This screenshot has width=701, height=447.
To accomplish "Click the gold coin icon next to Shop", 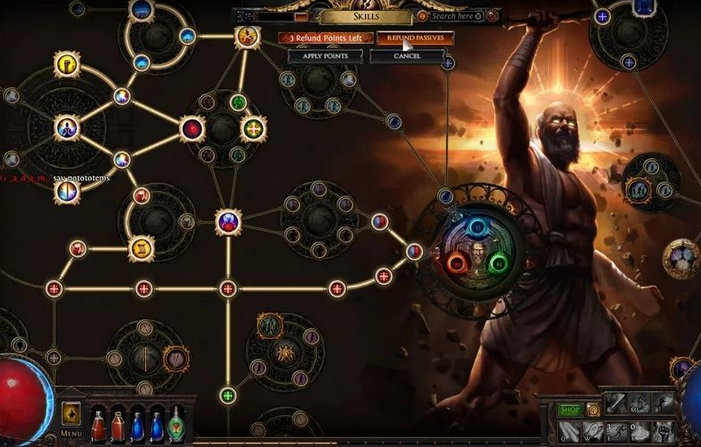I will (593, 409).
